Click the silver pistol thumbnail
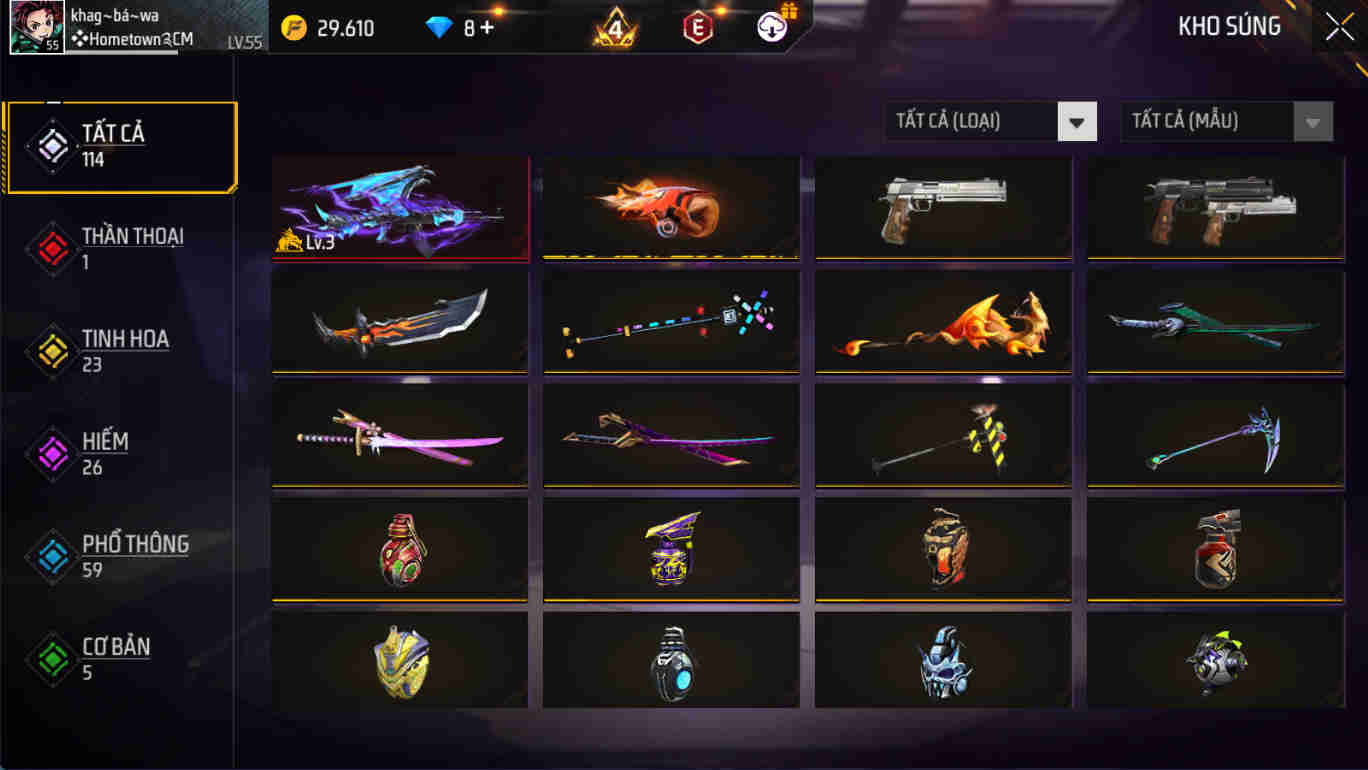Viewport: 1368px width, 770px height. [942, 207]
